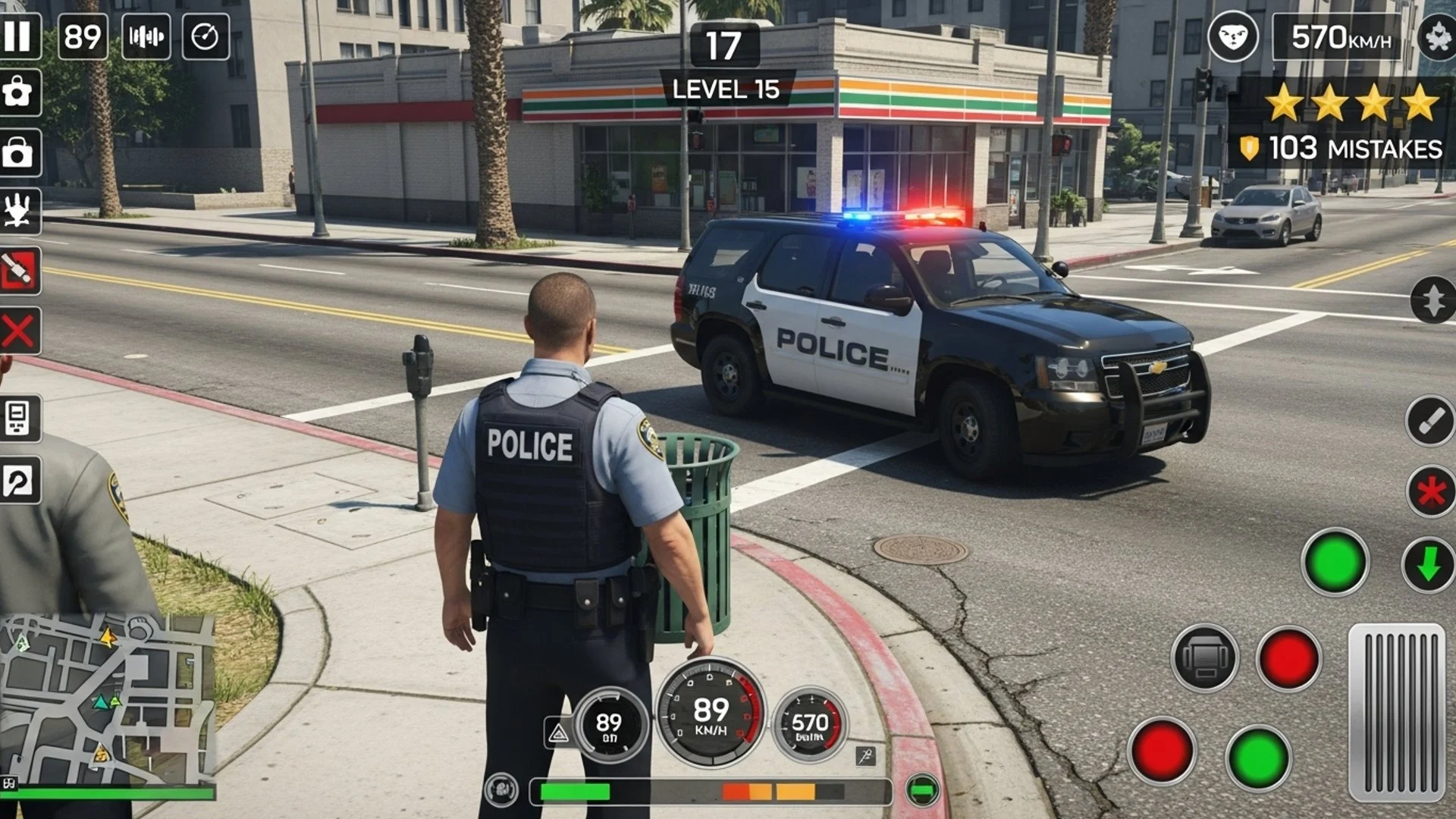Click the green minus round button
The image size is (1456, 819).
point(923,790)
